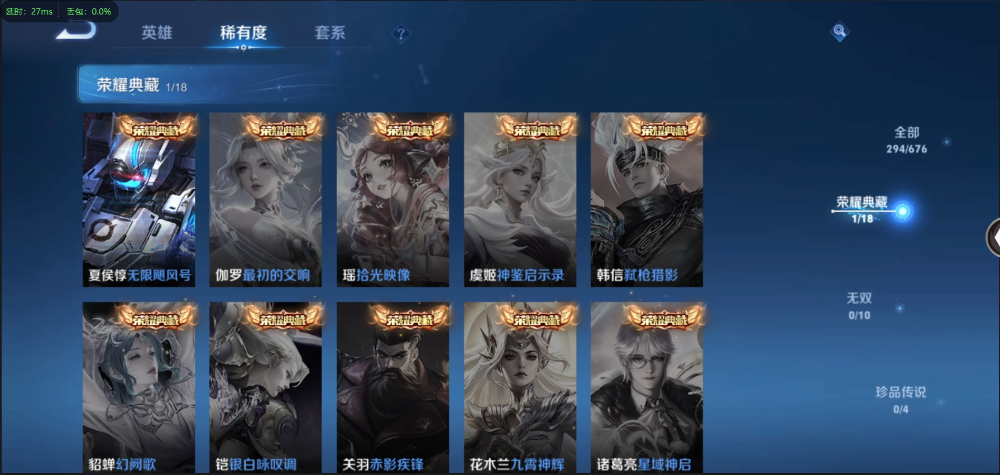Go back with the return arrow
This screenshot has width=1000, height=475.
coord(77,29)
